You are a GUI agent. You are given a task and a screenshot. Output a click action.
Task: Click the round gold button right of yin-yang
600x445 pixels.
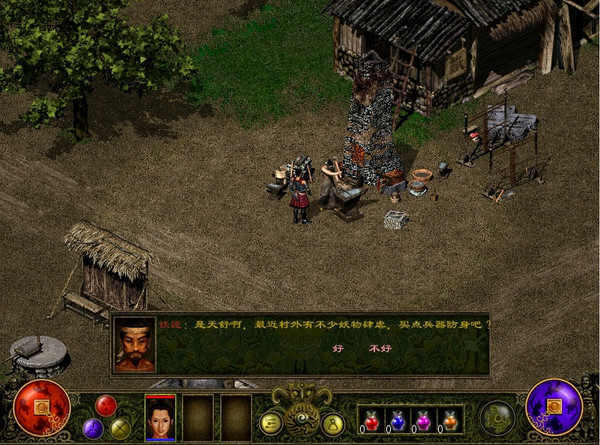tap(333, 423)
